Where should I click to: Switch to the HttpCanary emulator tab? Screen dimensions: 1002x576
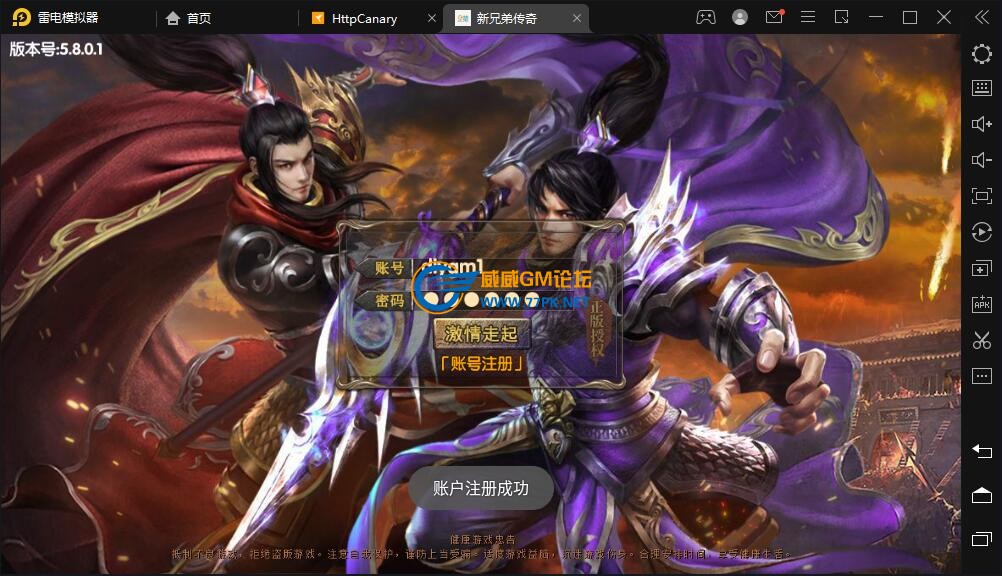click(x=363, y=18)
